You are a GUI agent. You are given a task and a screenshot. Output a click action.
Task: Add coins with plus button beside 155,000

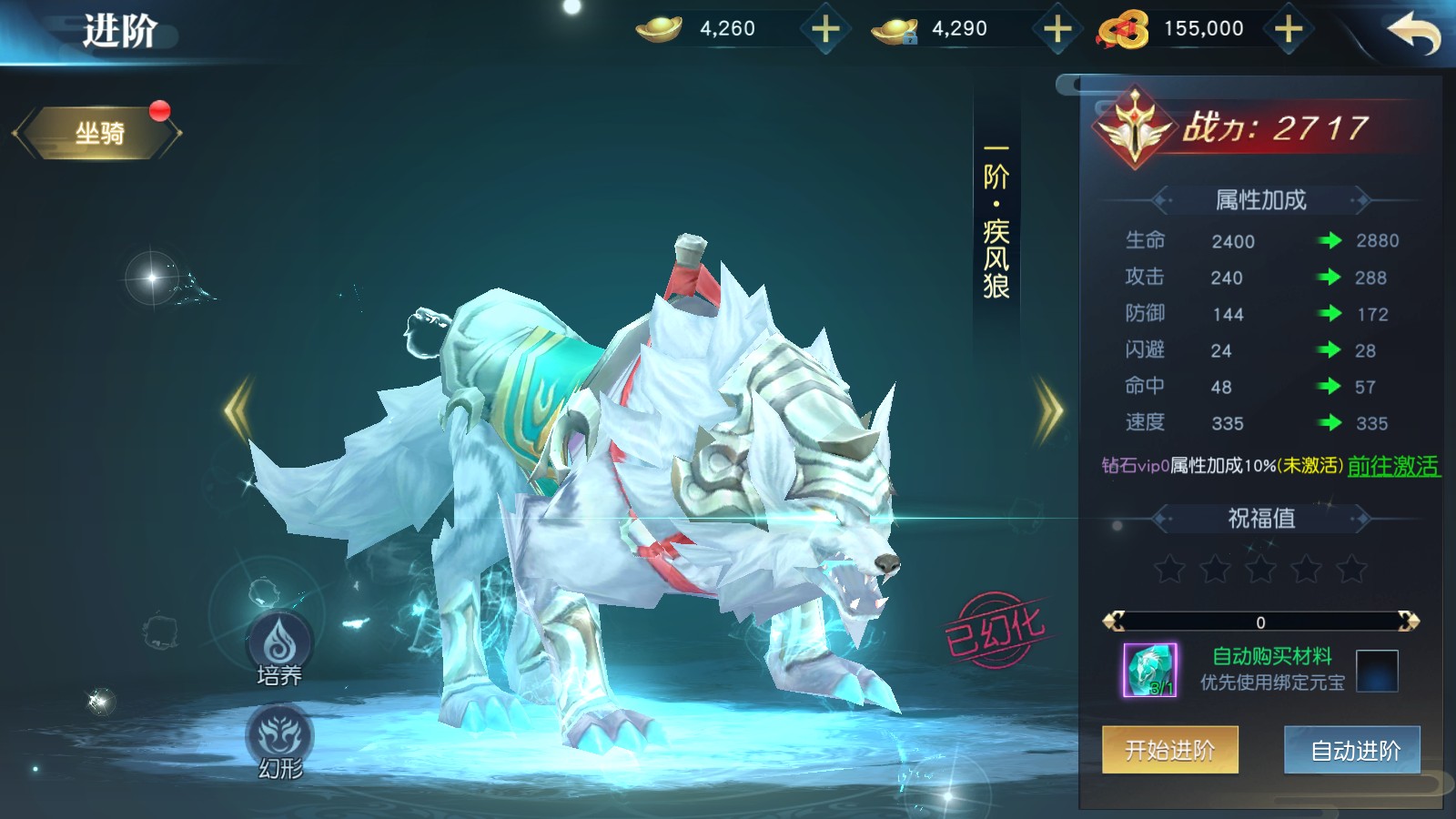tap(1289, 29)
